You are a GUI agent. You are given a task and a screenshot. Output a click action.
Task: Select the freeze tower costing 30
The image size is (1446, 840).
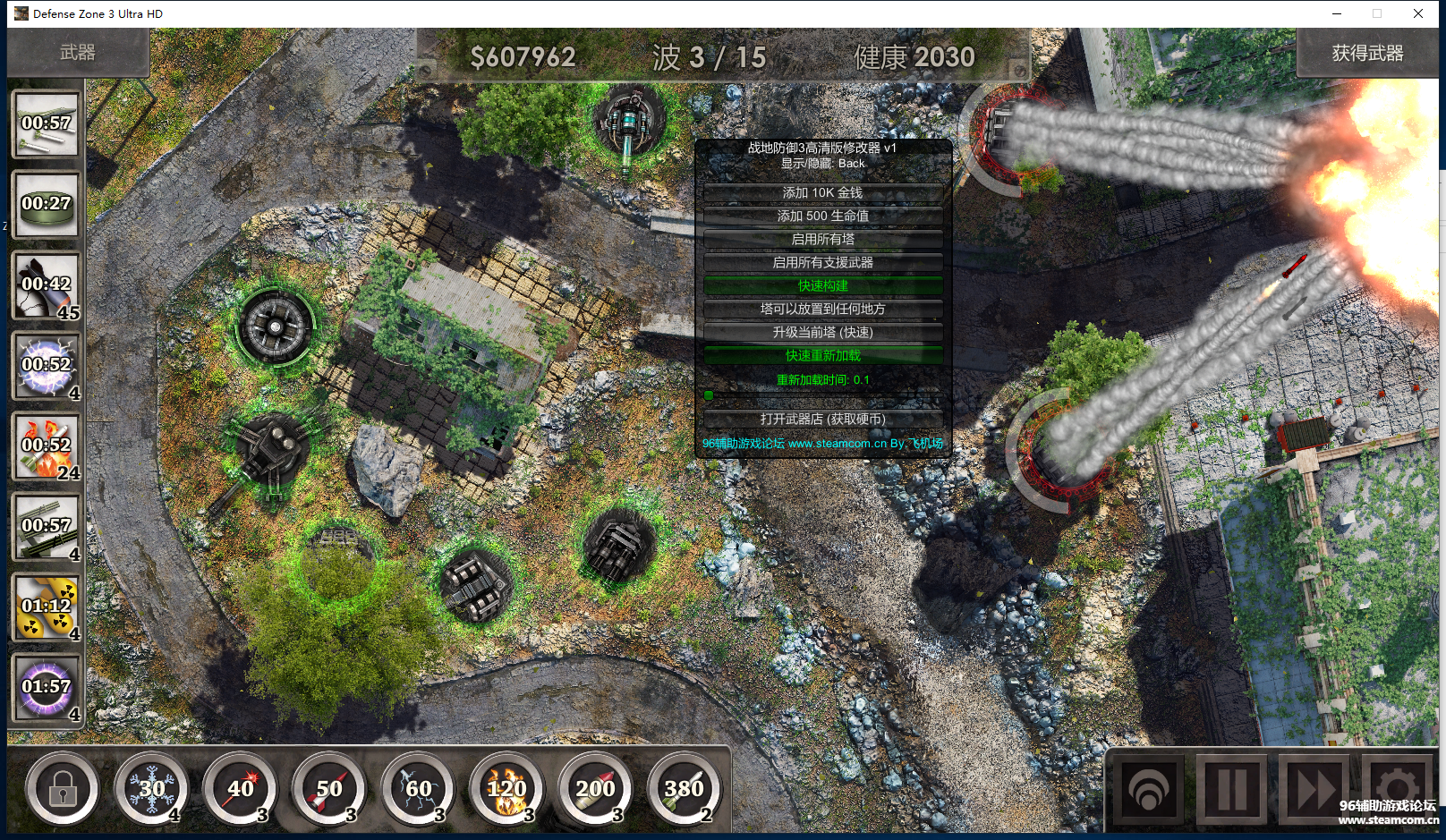coord(151,789)
